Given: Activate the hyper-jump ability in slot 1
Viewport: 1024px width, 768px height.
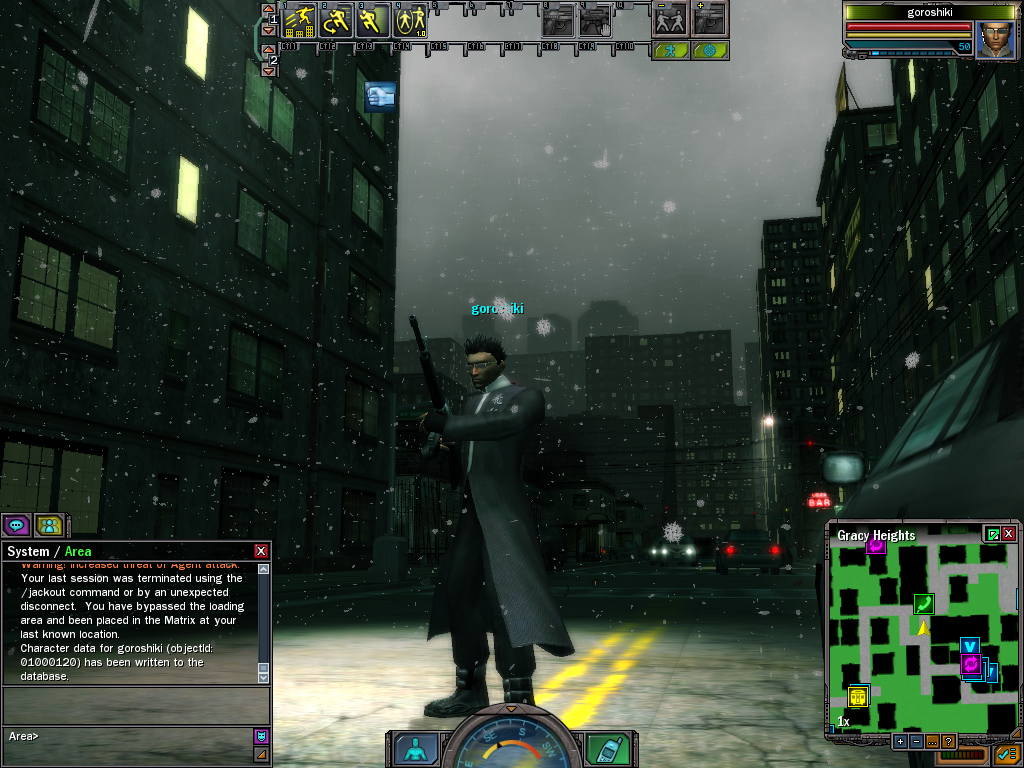Looking at the screenshot, I should click(301, 21).
